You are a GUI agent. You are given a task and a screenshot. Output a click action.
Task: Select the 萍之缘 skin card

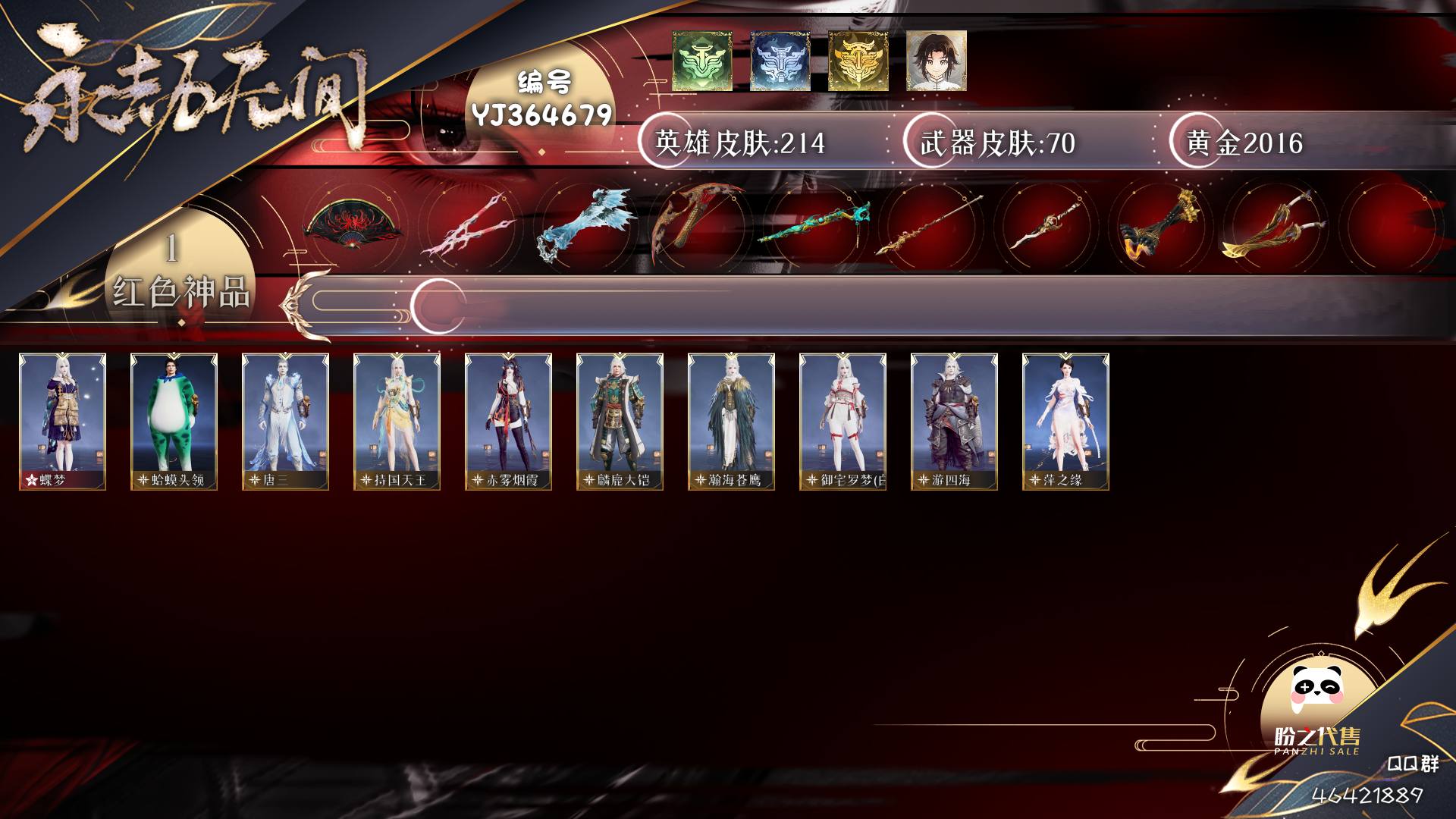click(x=1065, y=421)
